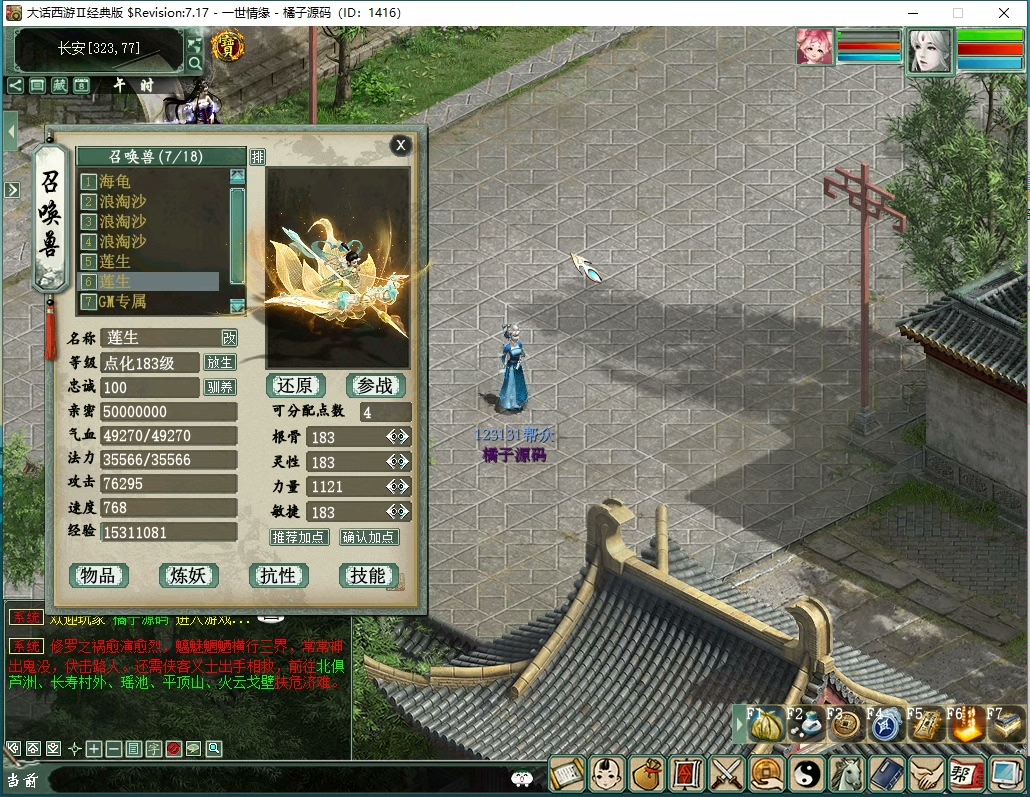Open the pet 物品 items tab
Screen dimensions: 1030x797
click(x=99, y=575)
